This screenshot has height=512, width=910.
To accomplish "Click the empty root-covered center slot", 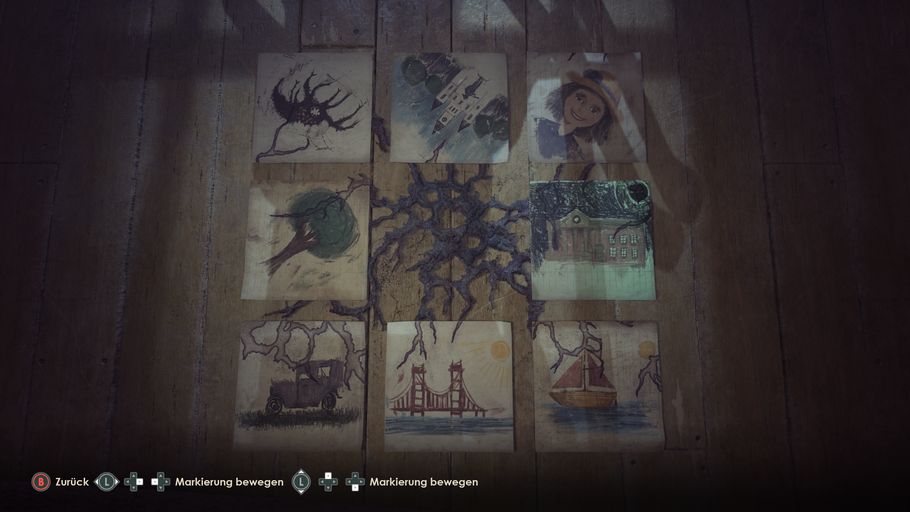I will pos(449,240).
